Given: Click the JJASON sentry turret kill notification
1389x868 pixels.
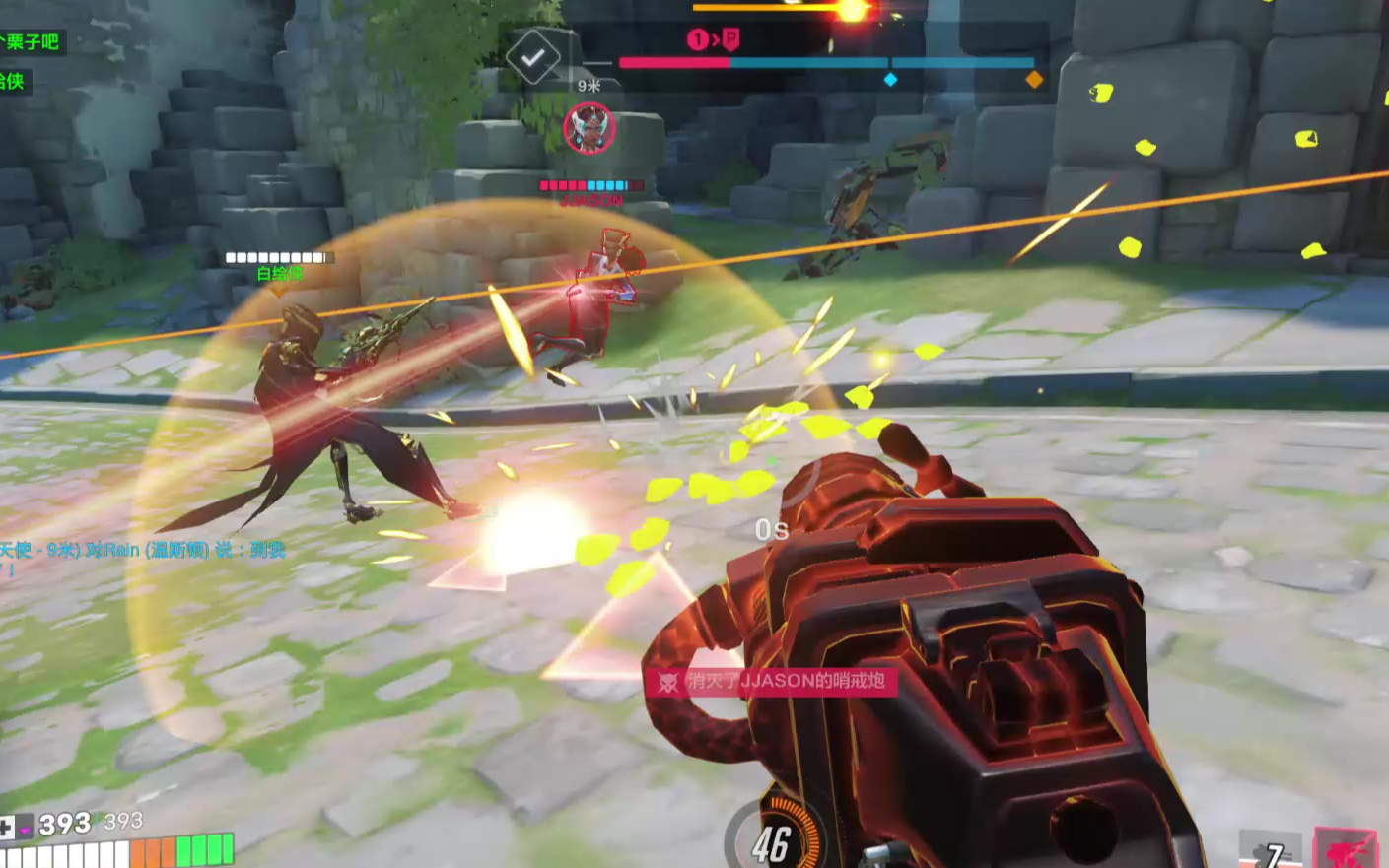Looking at the screenshot, I should (x=773, y=681).
